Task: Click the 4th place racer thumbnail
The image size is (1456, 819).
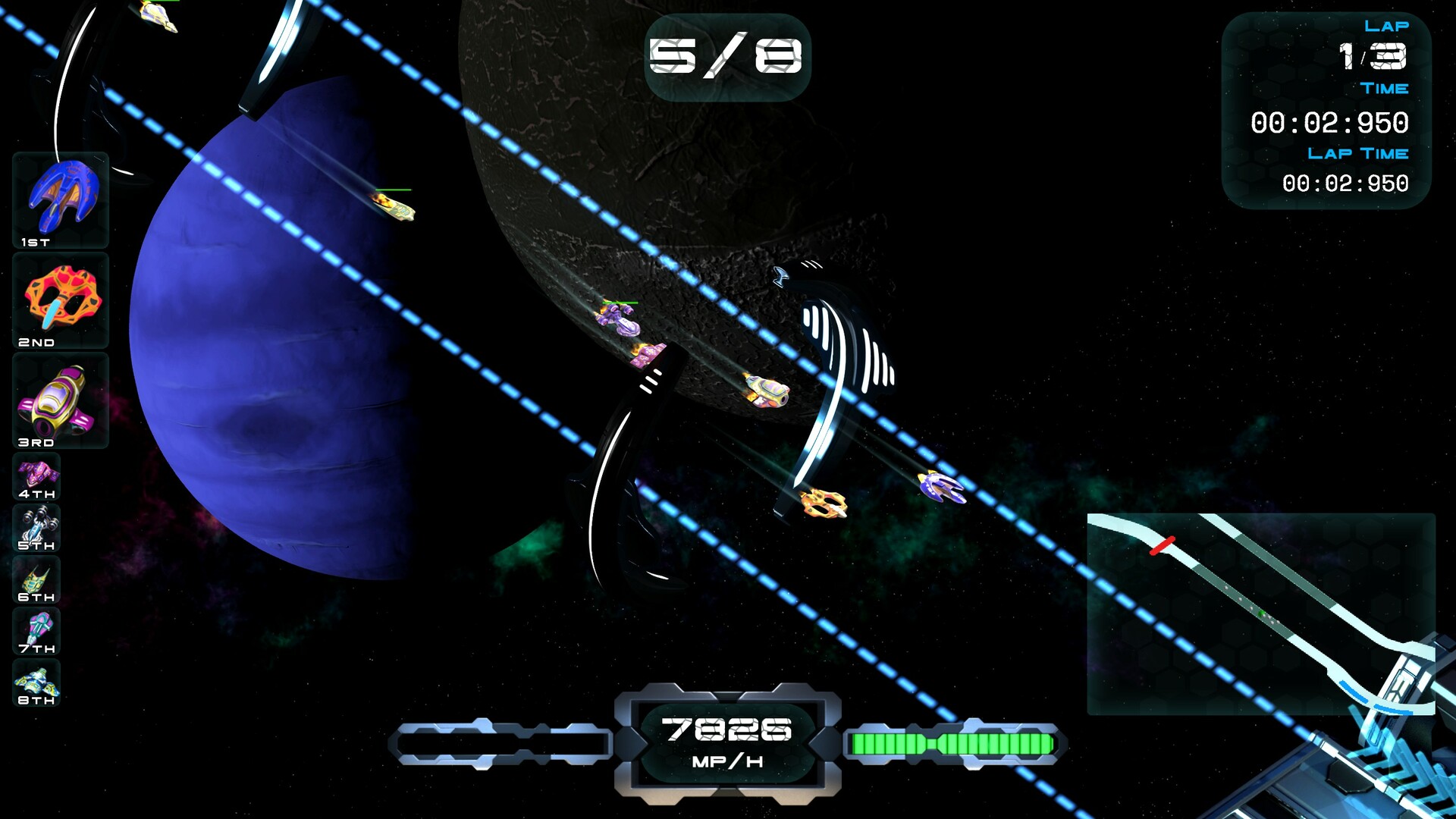Action: pyautogui.click(x=36, y=478)
